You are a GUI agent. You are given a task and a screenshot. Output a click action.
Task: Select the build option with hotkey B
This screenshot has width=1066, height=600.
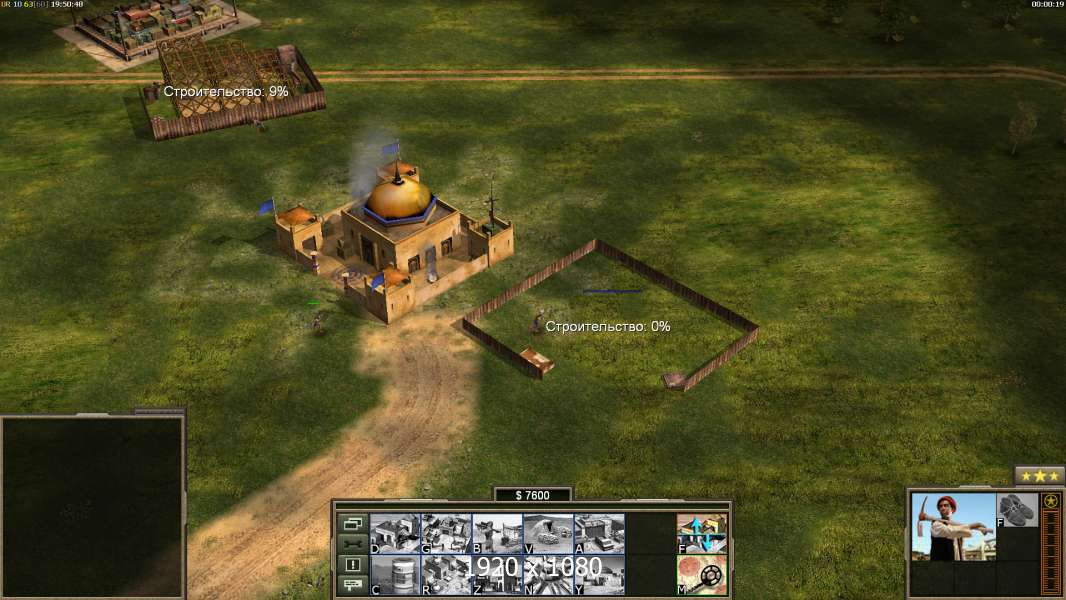pos(497,533)
